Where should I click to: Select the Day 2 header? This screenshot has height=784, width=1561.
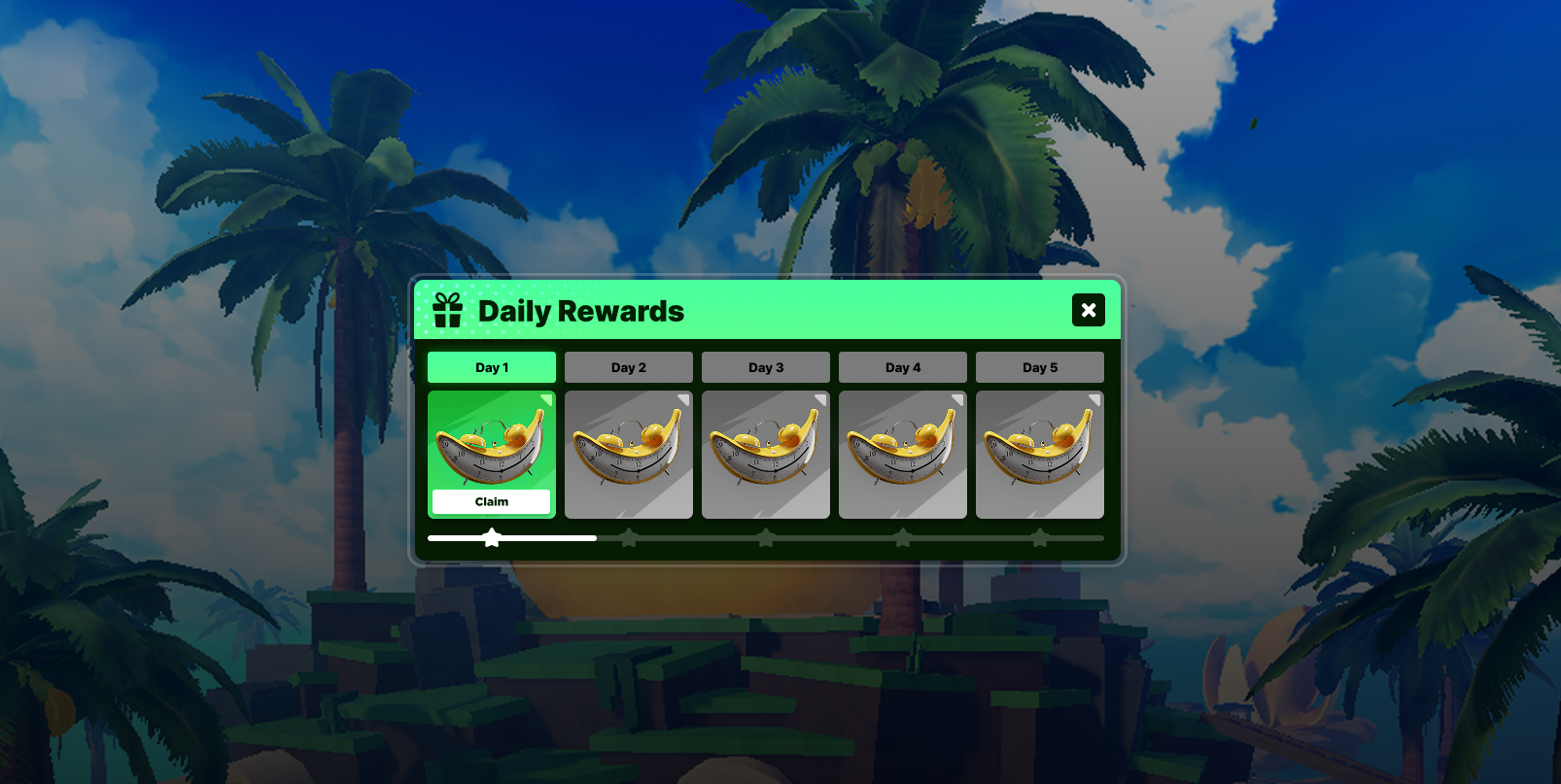629,367
